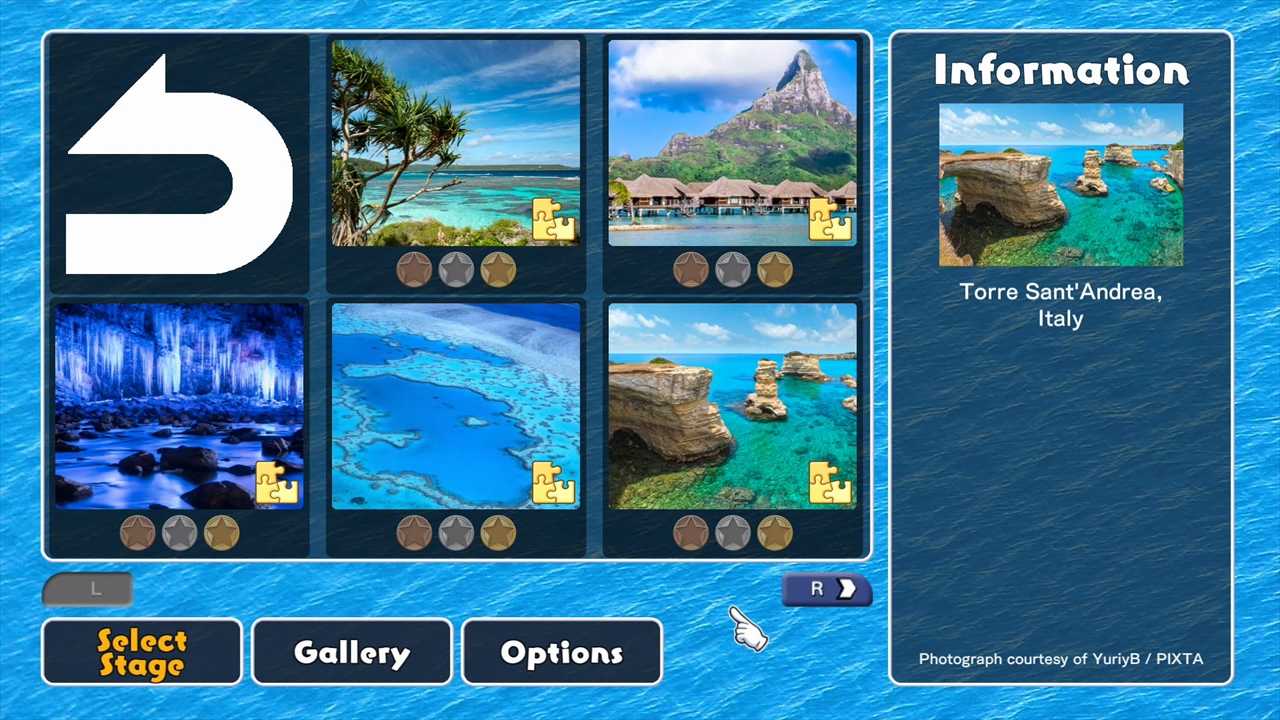Open the Gallery
The height and width of the screenshot is (720, 1280).
351,652
